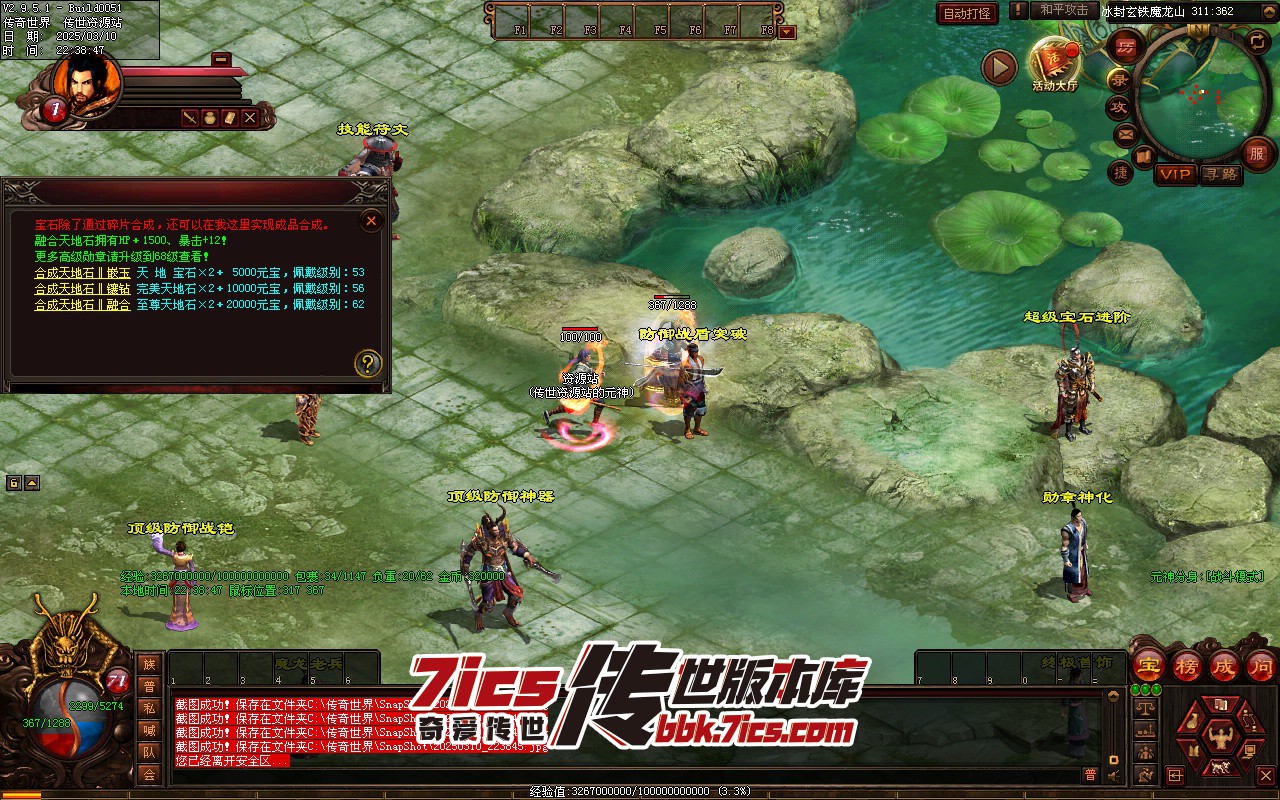Pick the 合成天地石‖融合 synthesis link
The height and width of the screenshot is (800, 1280).
pos(82,304)
